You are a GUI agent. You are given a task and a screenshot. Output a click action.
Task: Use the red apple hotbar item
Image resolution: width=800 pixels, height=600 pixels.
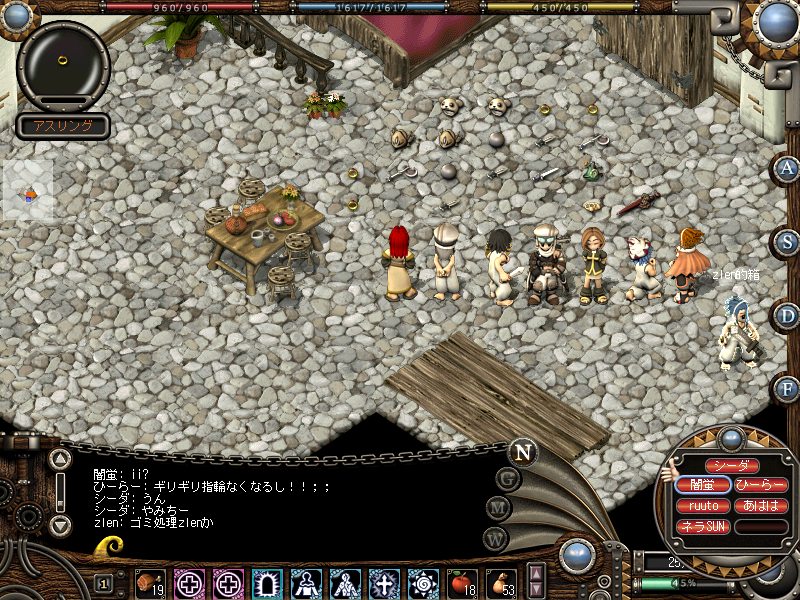click(x=461, y=582)
